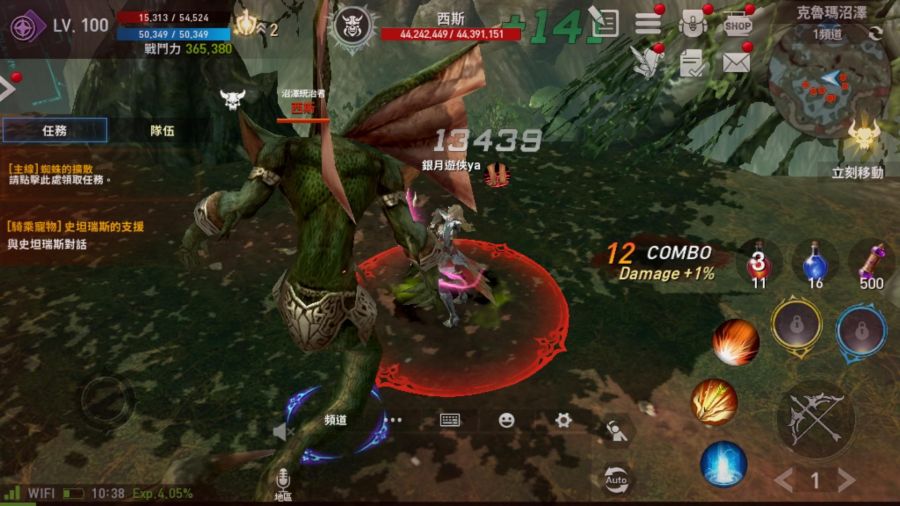
Task: Toggle Auto battle mode
Action: [x=617, y=480]
